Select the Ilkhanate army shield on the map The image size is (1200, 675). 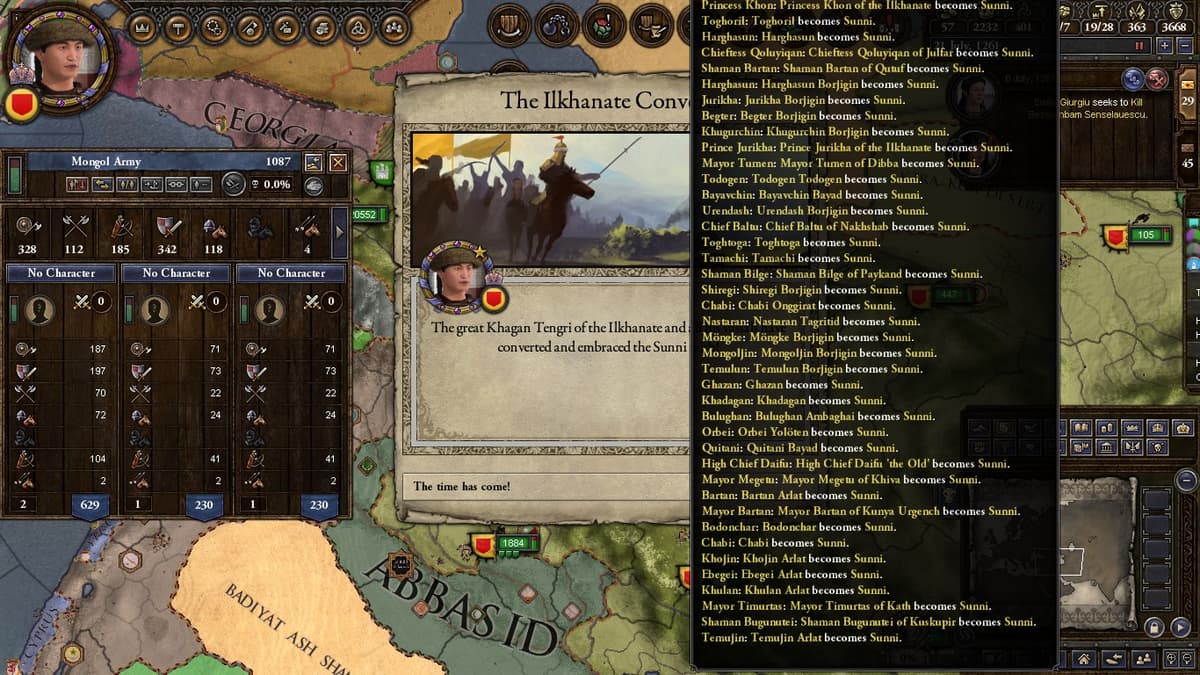(484, 545)
